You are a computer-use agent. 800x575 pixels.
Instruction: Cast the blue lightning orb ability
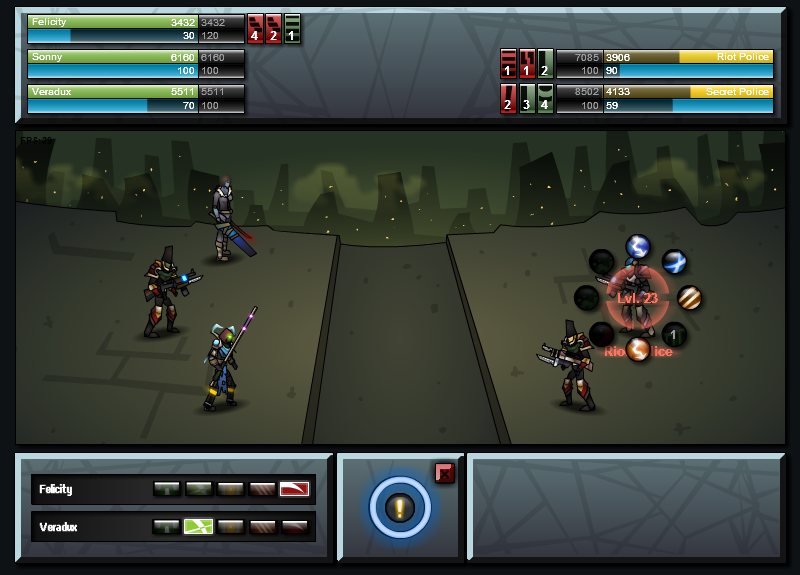pyautogui.click(x=637, y=247)
